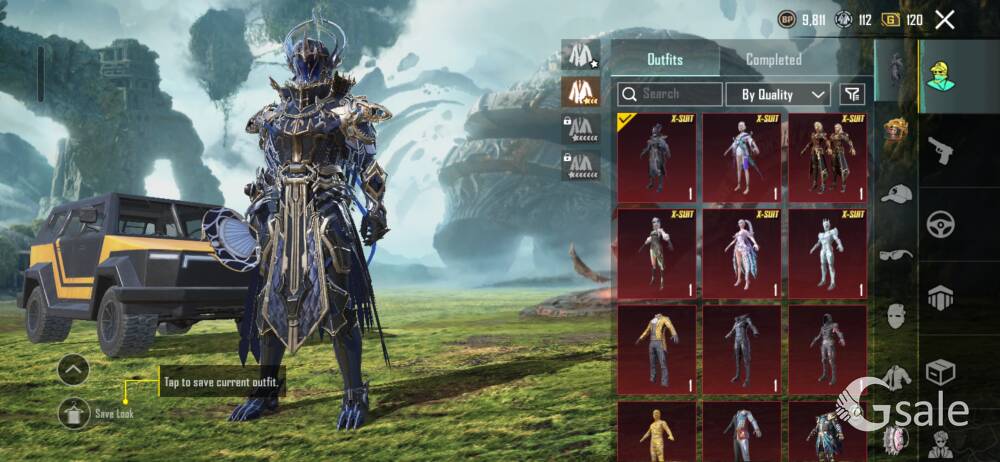Open the face mask category

[x=896, y=315]
